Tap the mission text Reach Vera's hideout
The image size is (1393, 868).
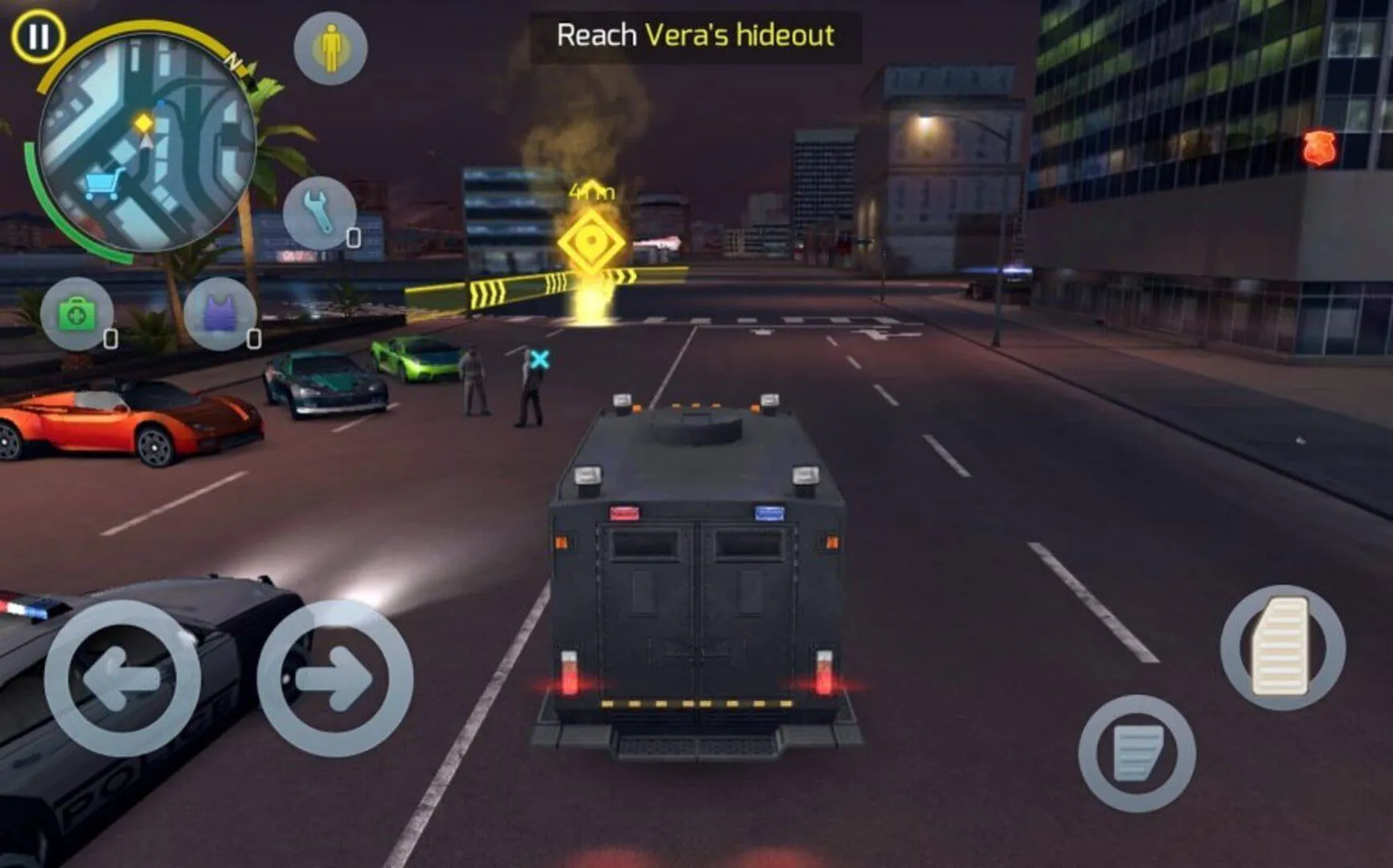696,34
